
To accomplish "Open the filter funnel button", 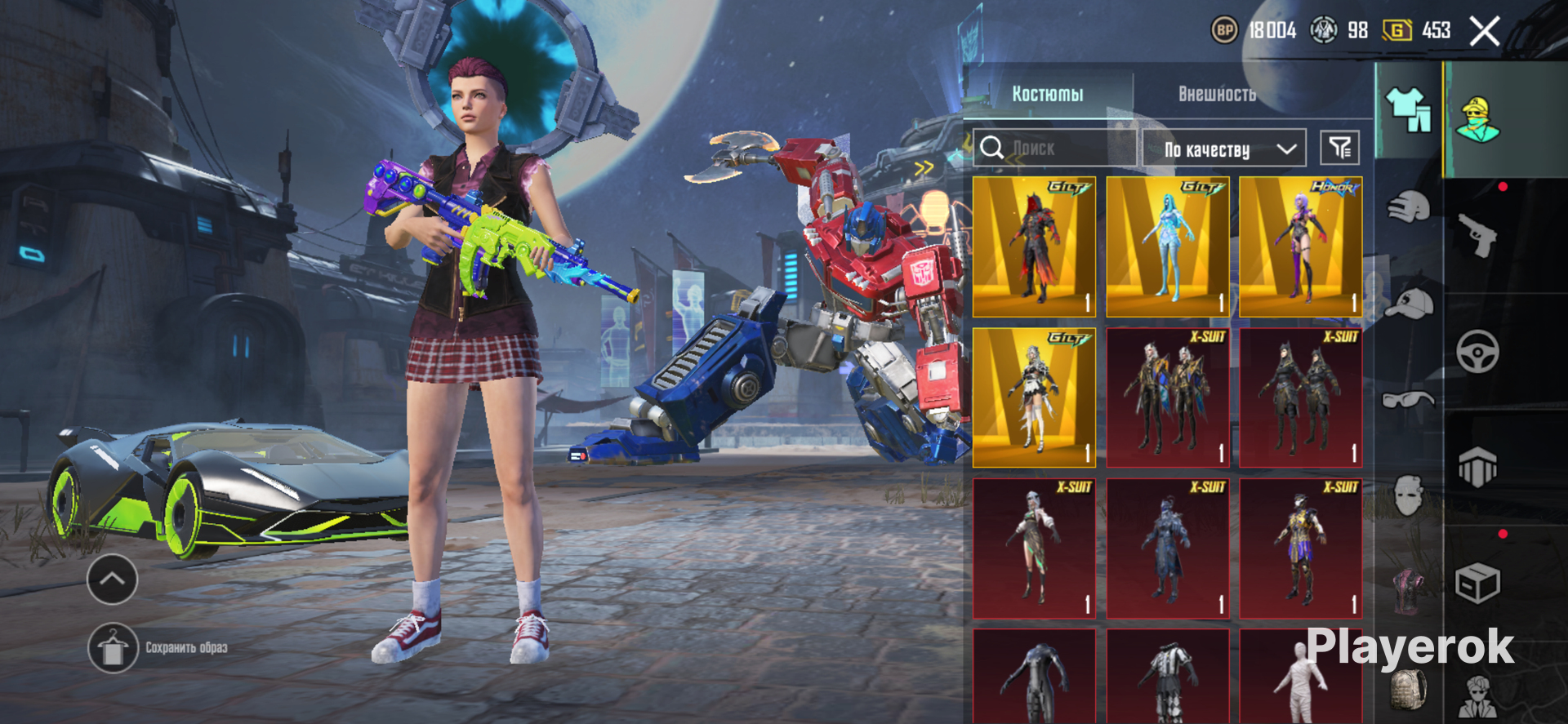I will coord(1339,148).
